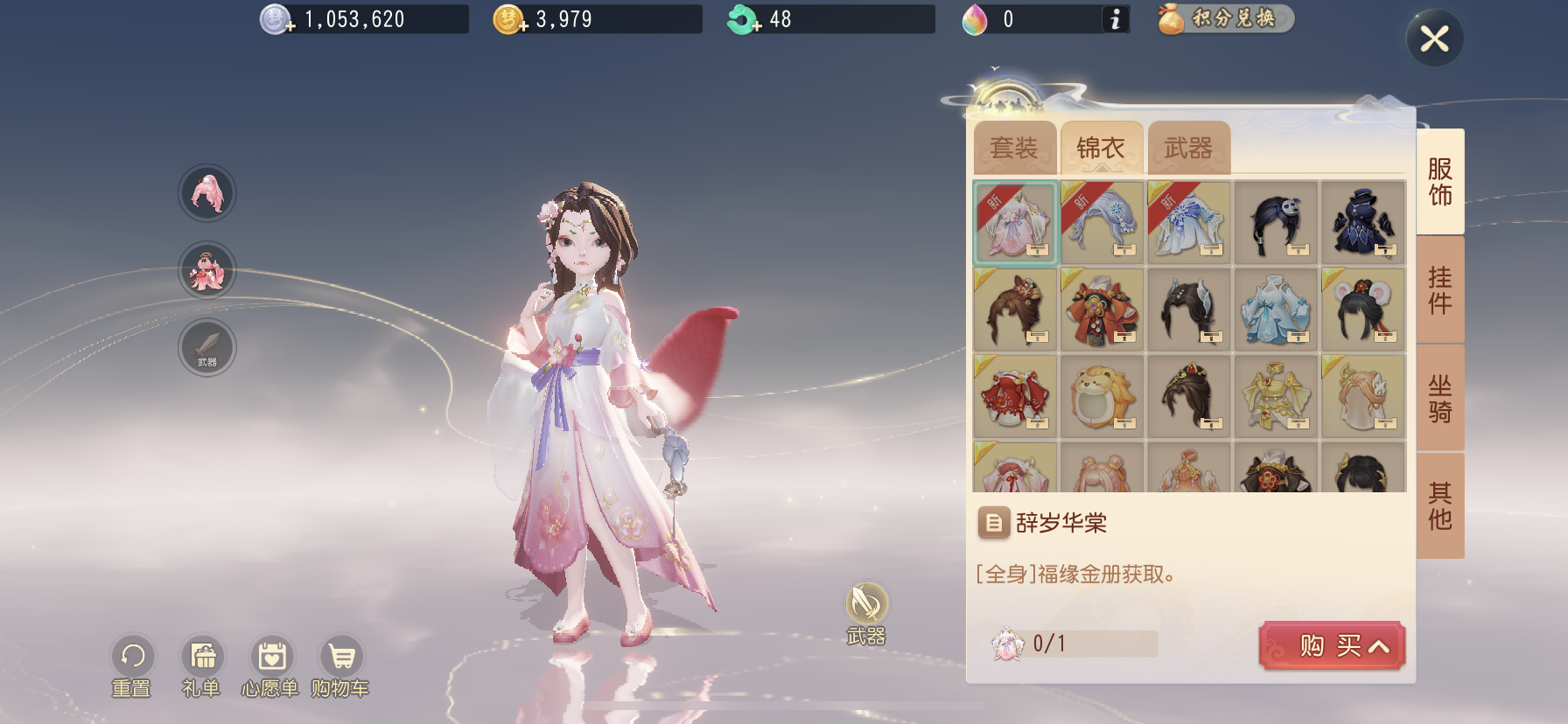The image size is (1568, 724).
Task: Choose the 服饰 side category
Action: pyautogui.click(x=1439, y=182)
